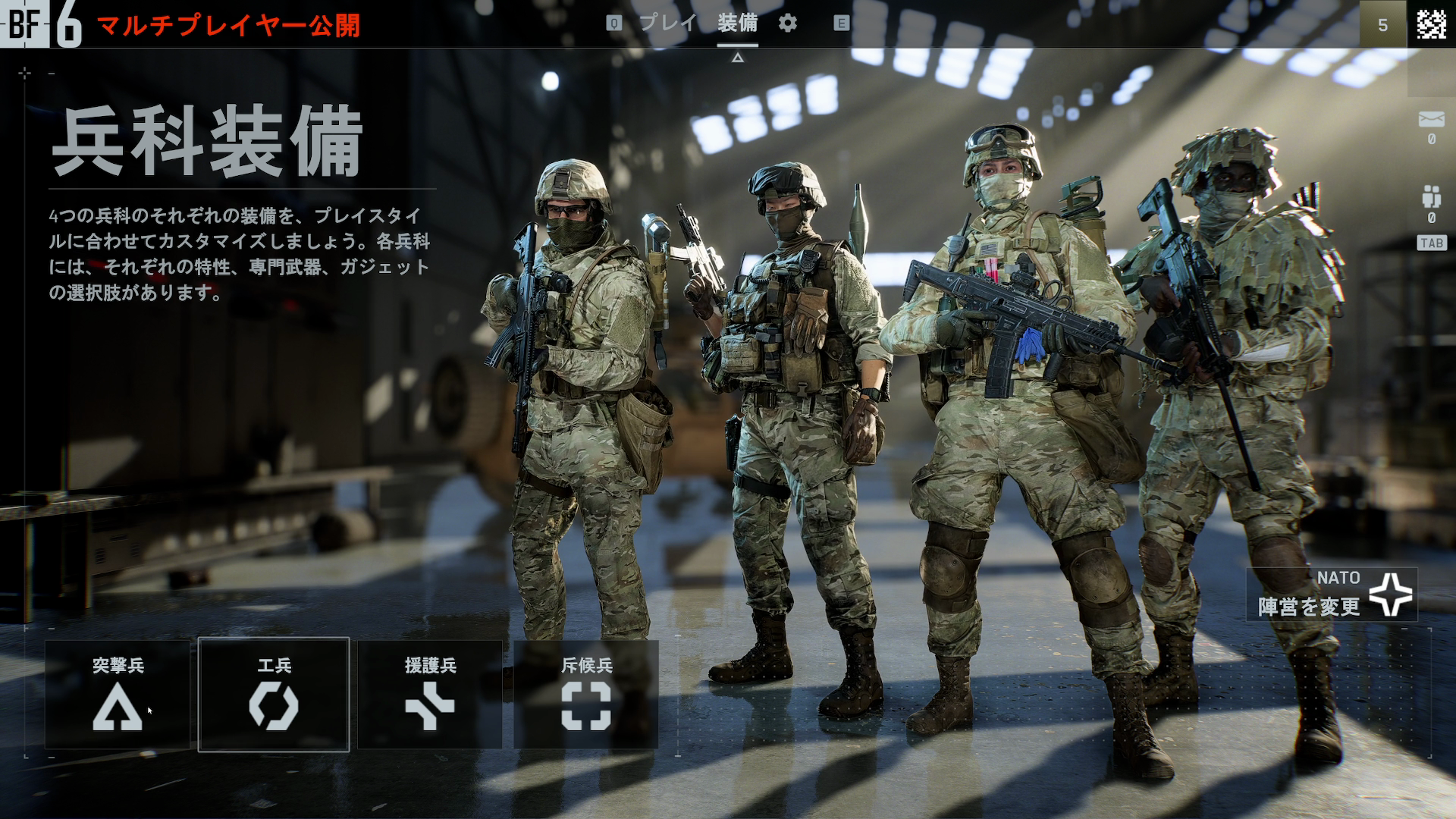
Task: Open the settings gear in the top bar
Action: pos(786,24)
